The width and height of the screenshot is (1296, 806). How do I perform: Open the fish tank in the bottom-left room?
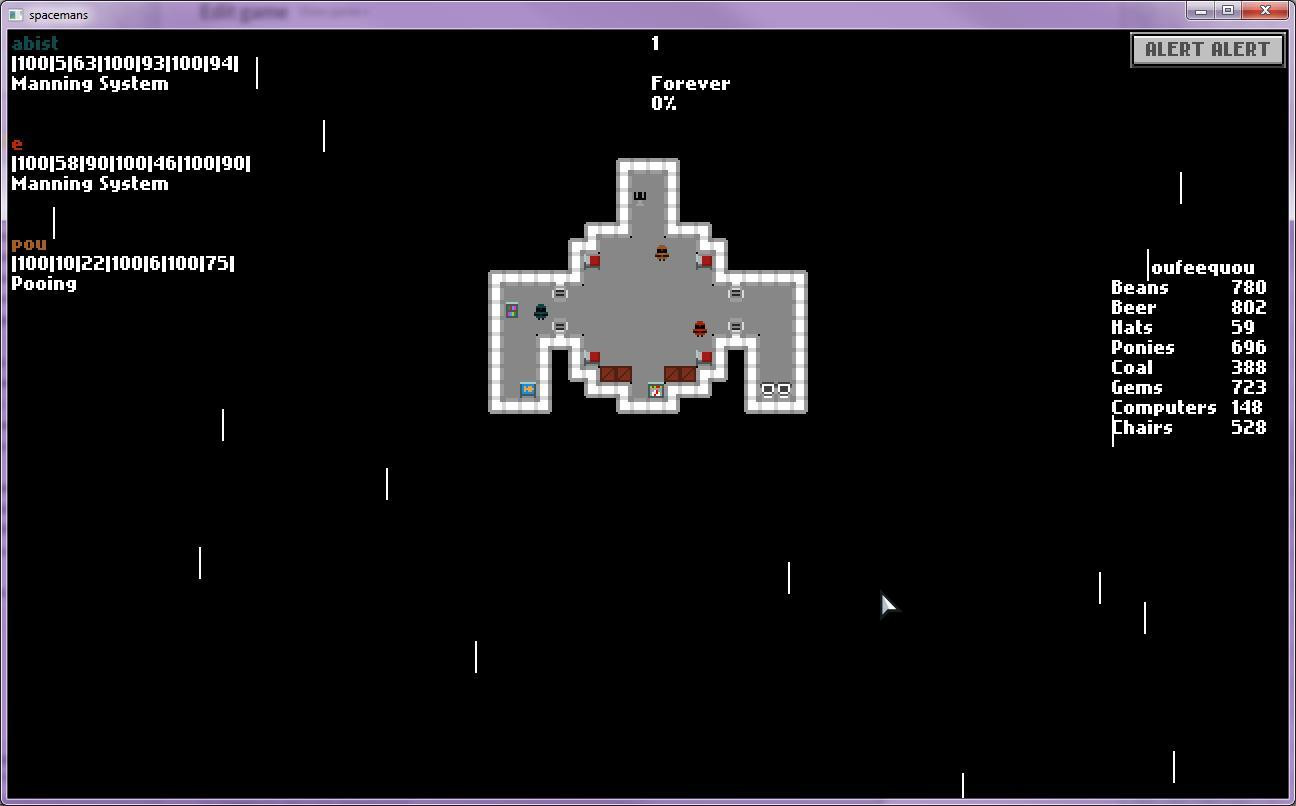pyautogui.click(x=528, y=389)
